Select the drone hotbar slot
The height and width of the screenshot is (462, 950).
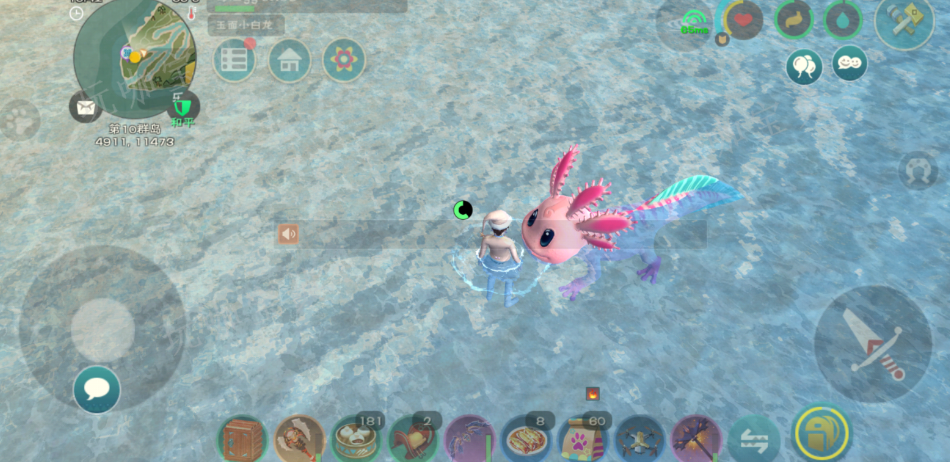[640, 438]
